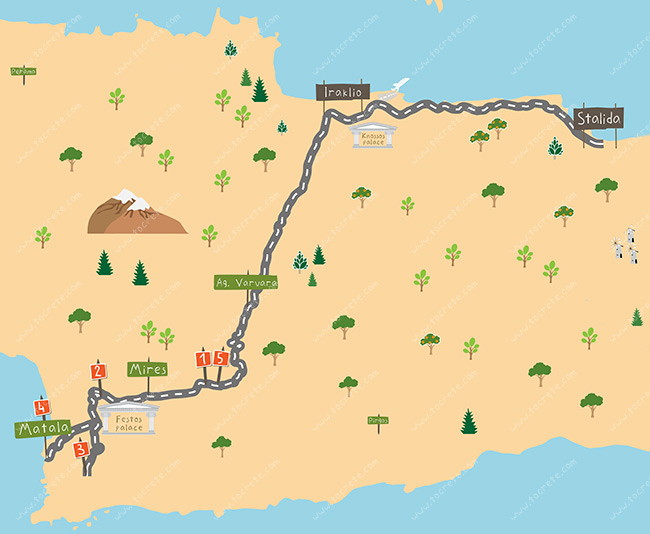Open orange route marker number 3
Screen dimensions: 650x534
tap(82, 449)
